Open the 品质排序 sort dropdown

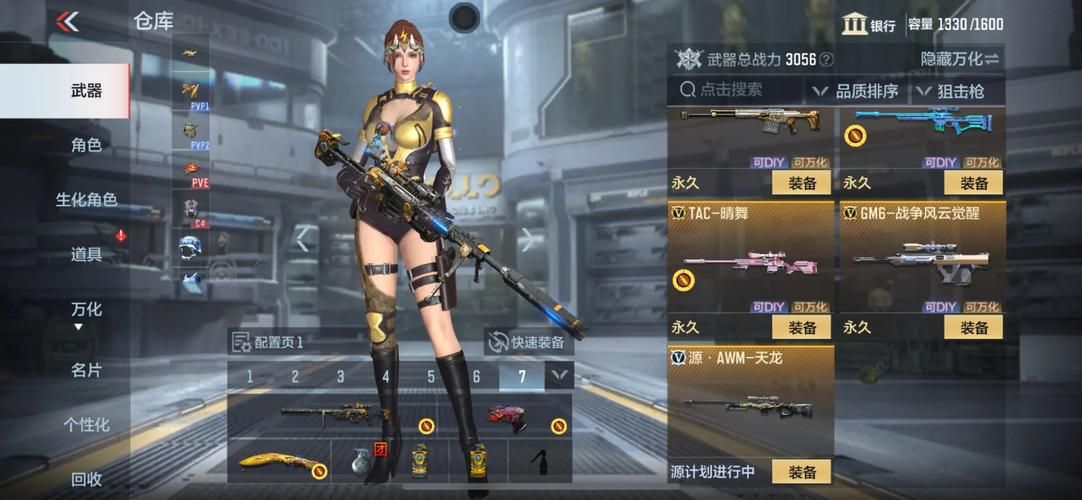coord(856,91)
